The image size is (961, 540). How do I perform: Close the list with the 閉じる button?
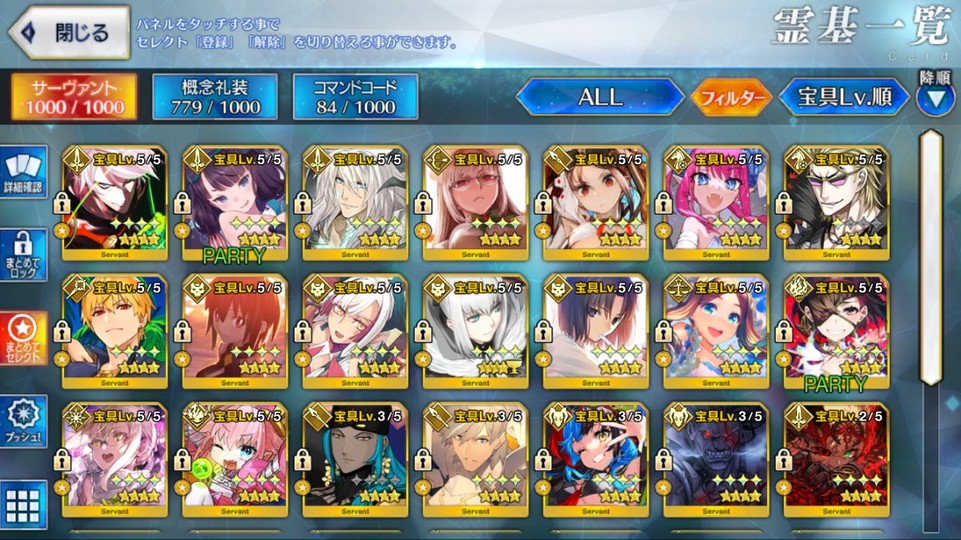[x=68, y=32]
